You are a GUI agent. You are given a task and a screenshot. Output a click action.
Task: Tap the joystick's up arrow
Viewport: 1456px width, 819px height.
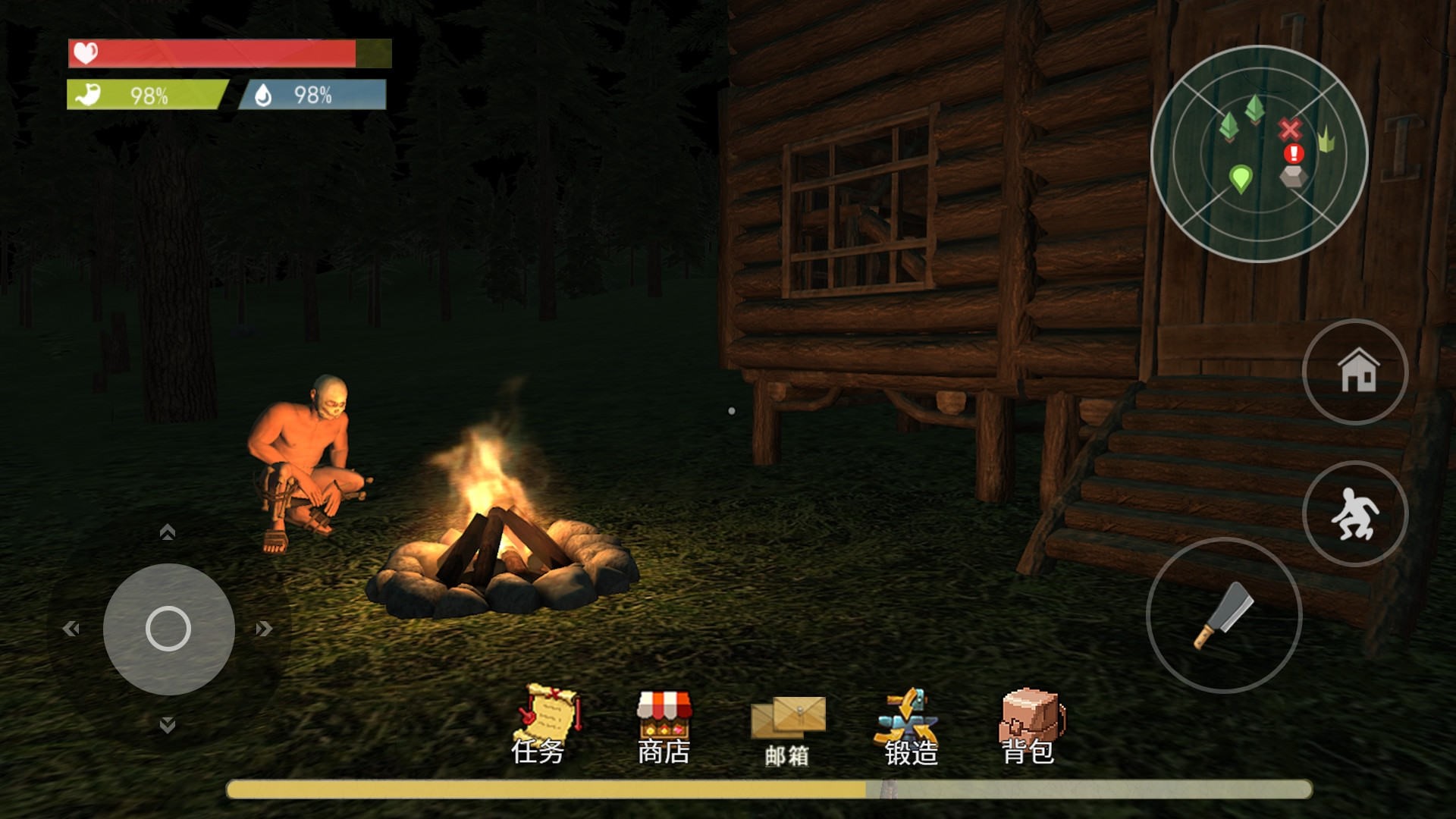(x=168, y=532)
